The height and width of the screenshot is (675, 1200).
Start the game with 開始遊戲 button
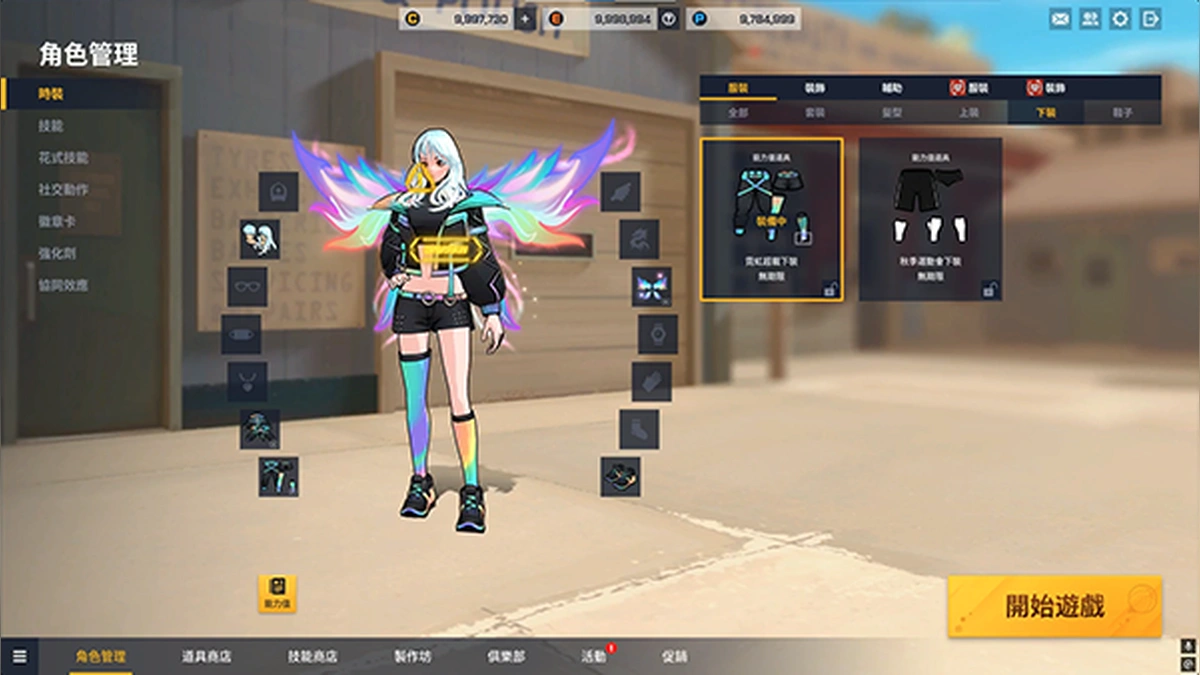point(1055,606)
